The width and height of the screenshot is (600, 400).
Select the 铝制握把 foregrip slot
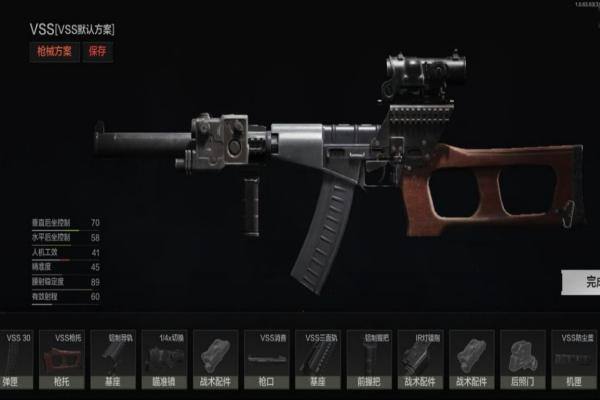click(x=374, y=359)
